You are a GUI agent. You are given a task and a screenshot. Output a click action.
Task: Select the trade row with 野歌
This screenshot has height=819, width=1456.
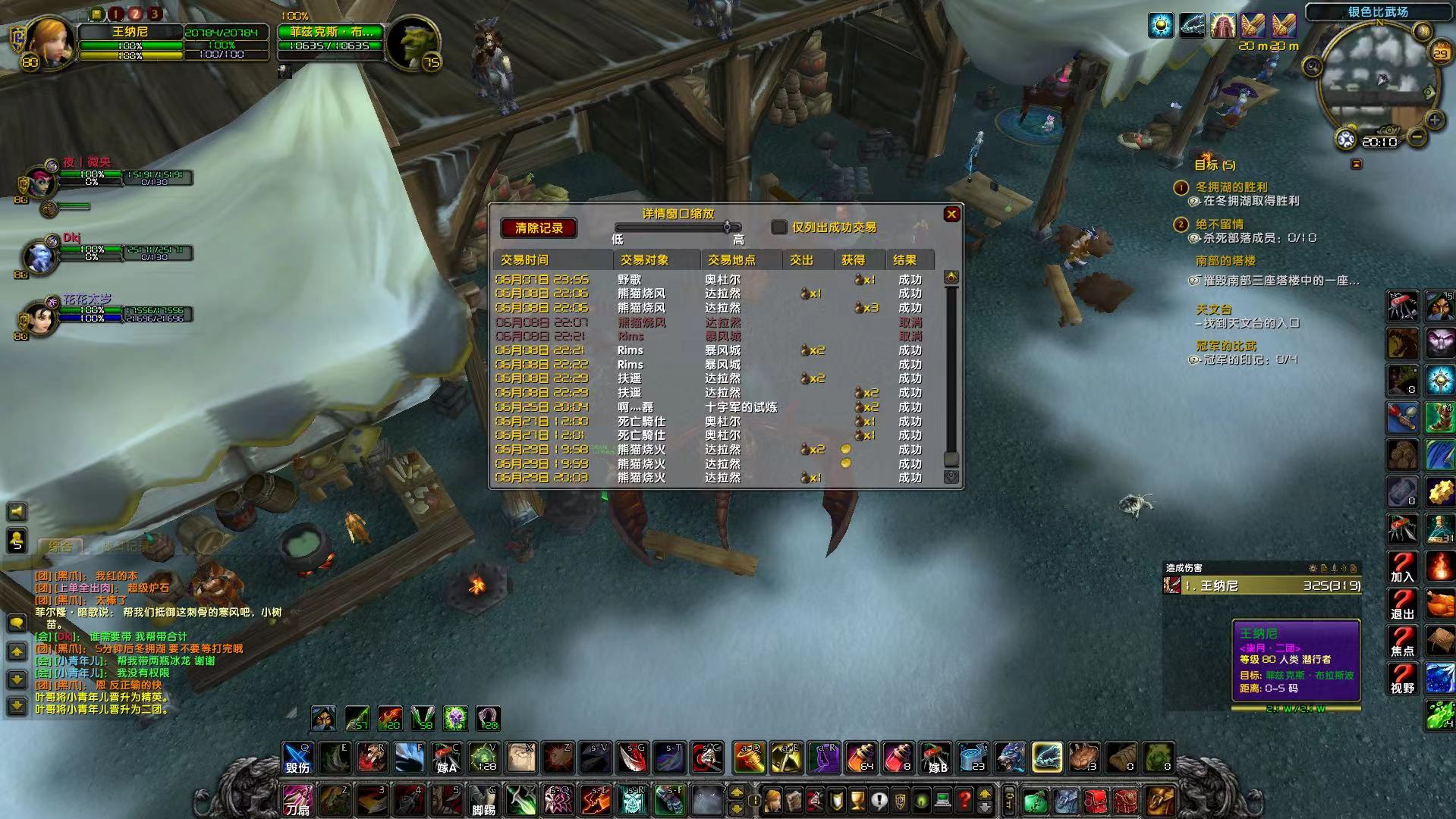(x=630, y=280)
